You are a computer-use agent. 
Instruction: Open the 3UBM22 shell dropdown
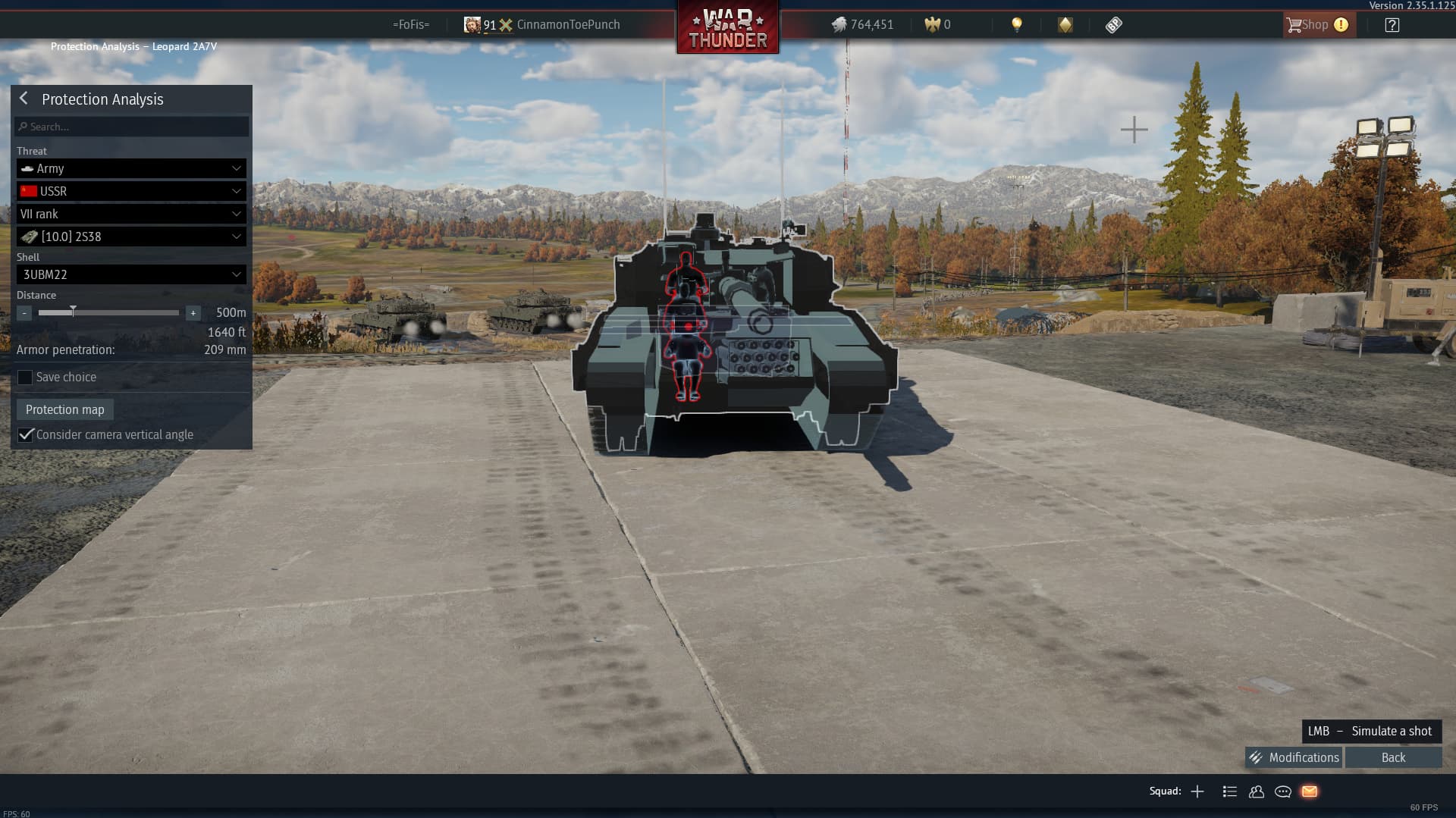click(x=130, y=274)
